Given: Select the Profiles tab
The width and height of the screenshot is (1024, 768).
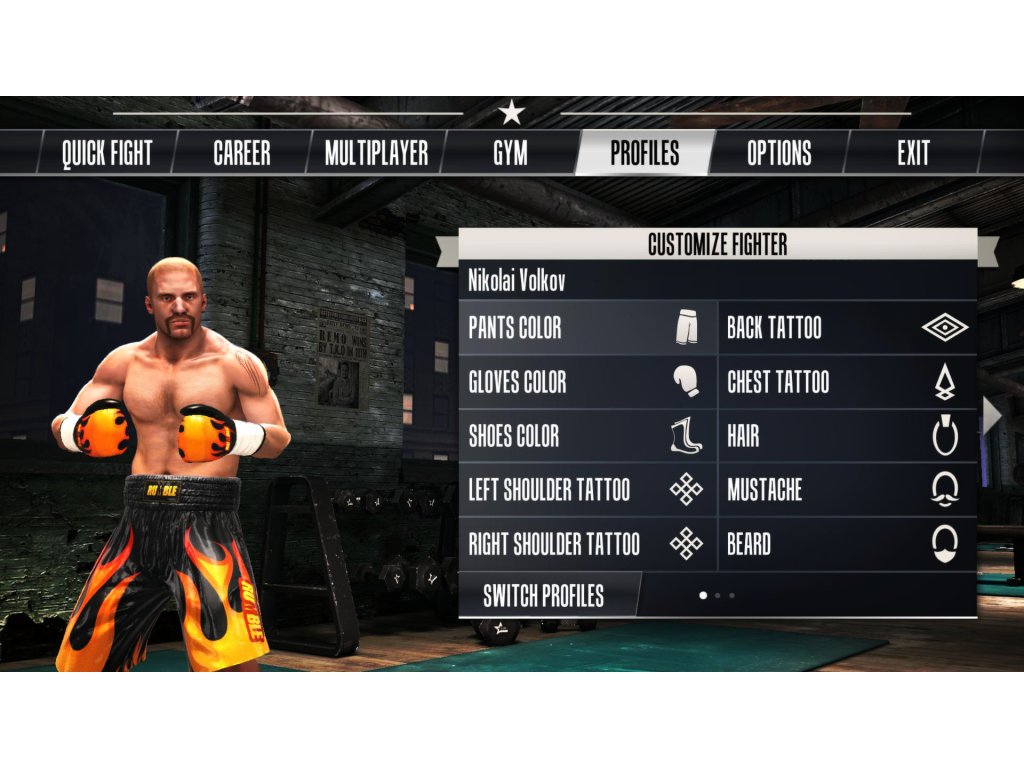Looking at the screenshot, I should [645, 153].
